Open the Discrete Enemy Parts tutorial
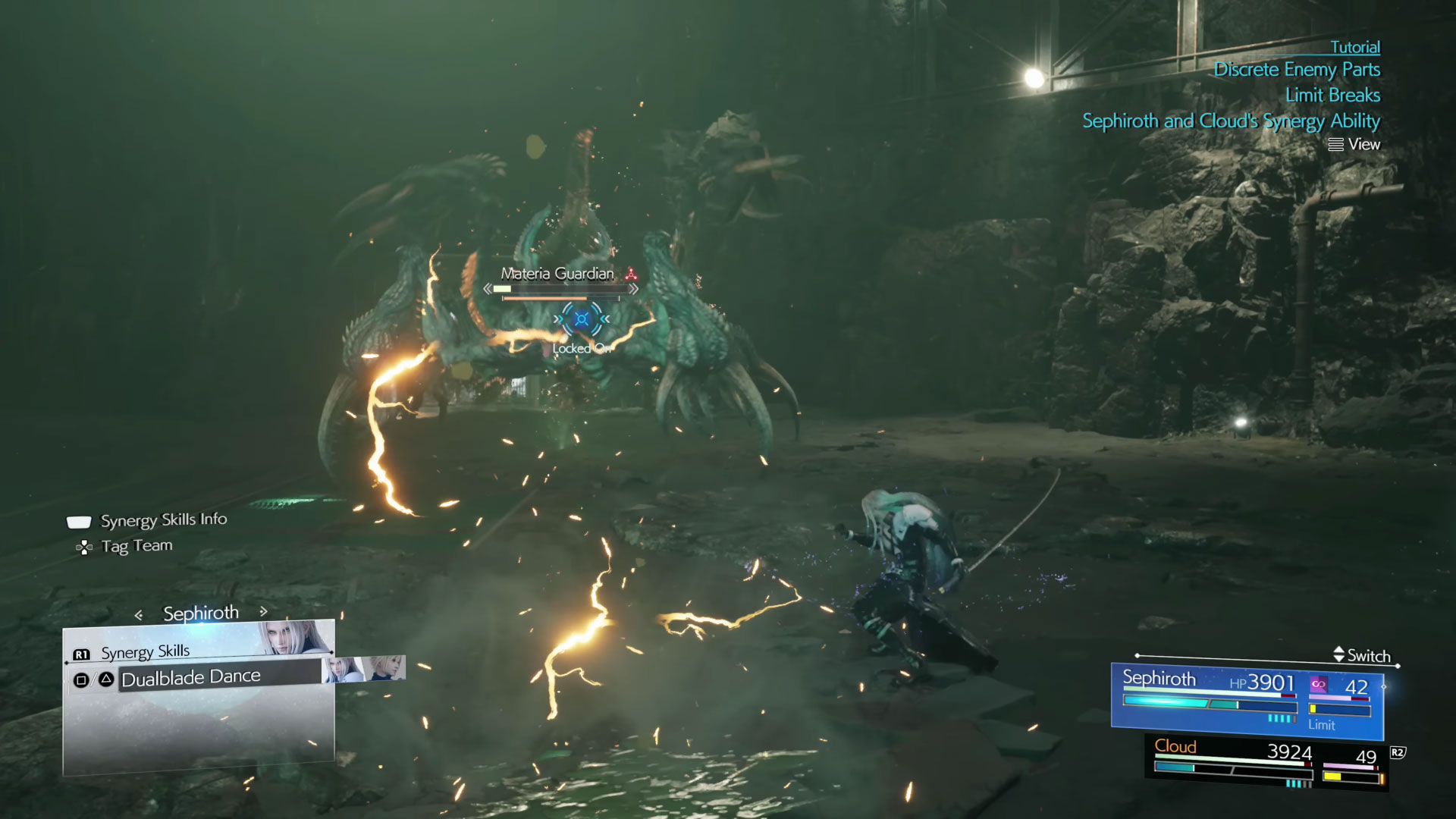Viewport: 1456px width, 819px height. click(1297, 70)
